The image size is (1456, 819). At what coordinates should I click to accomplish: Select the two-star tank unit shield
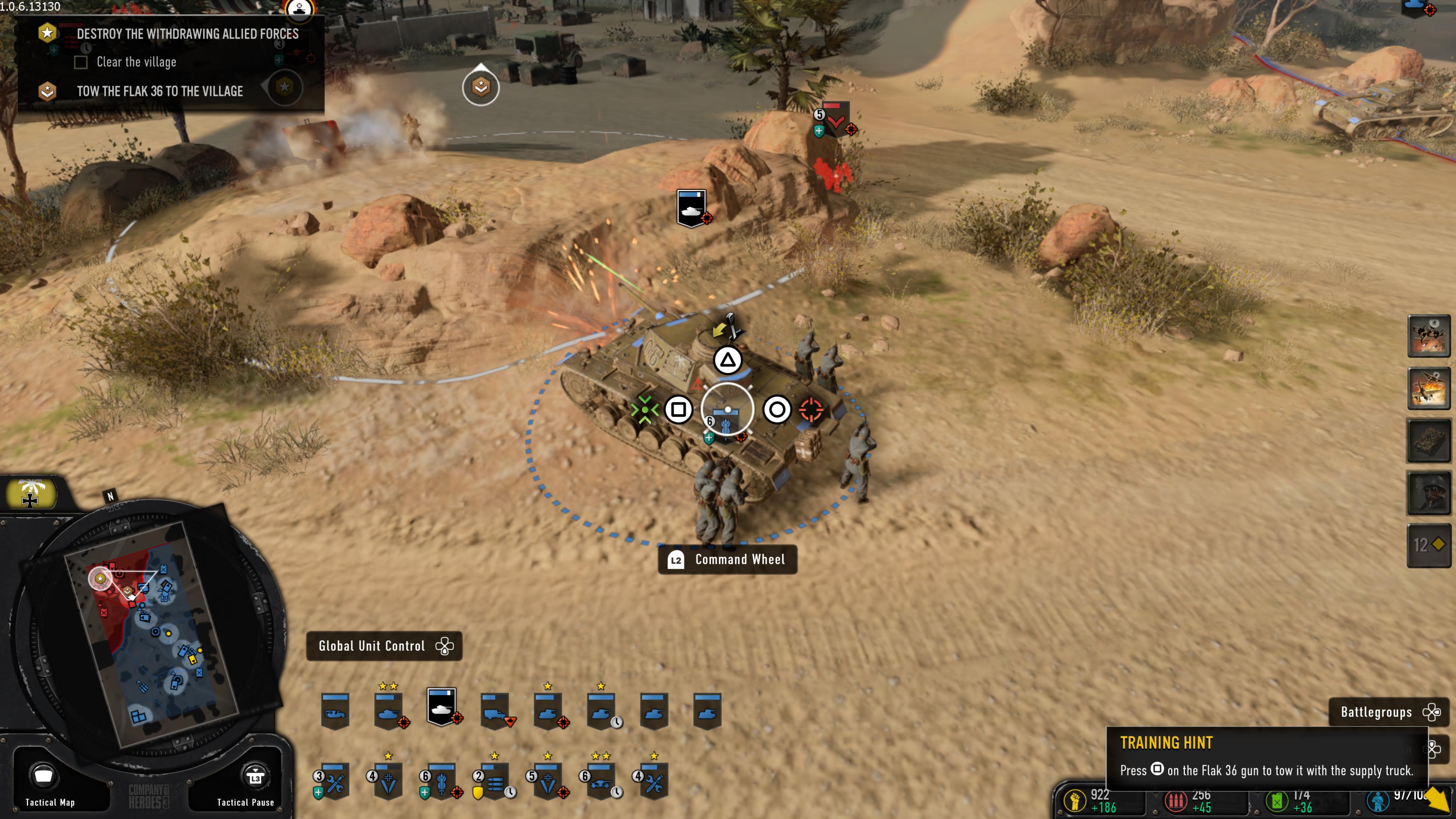pos(388,711)
